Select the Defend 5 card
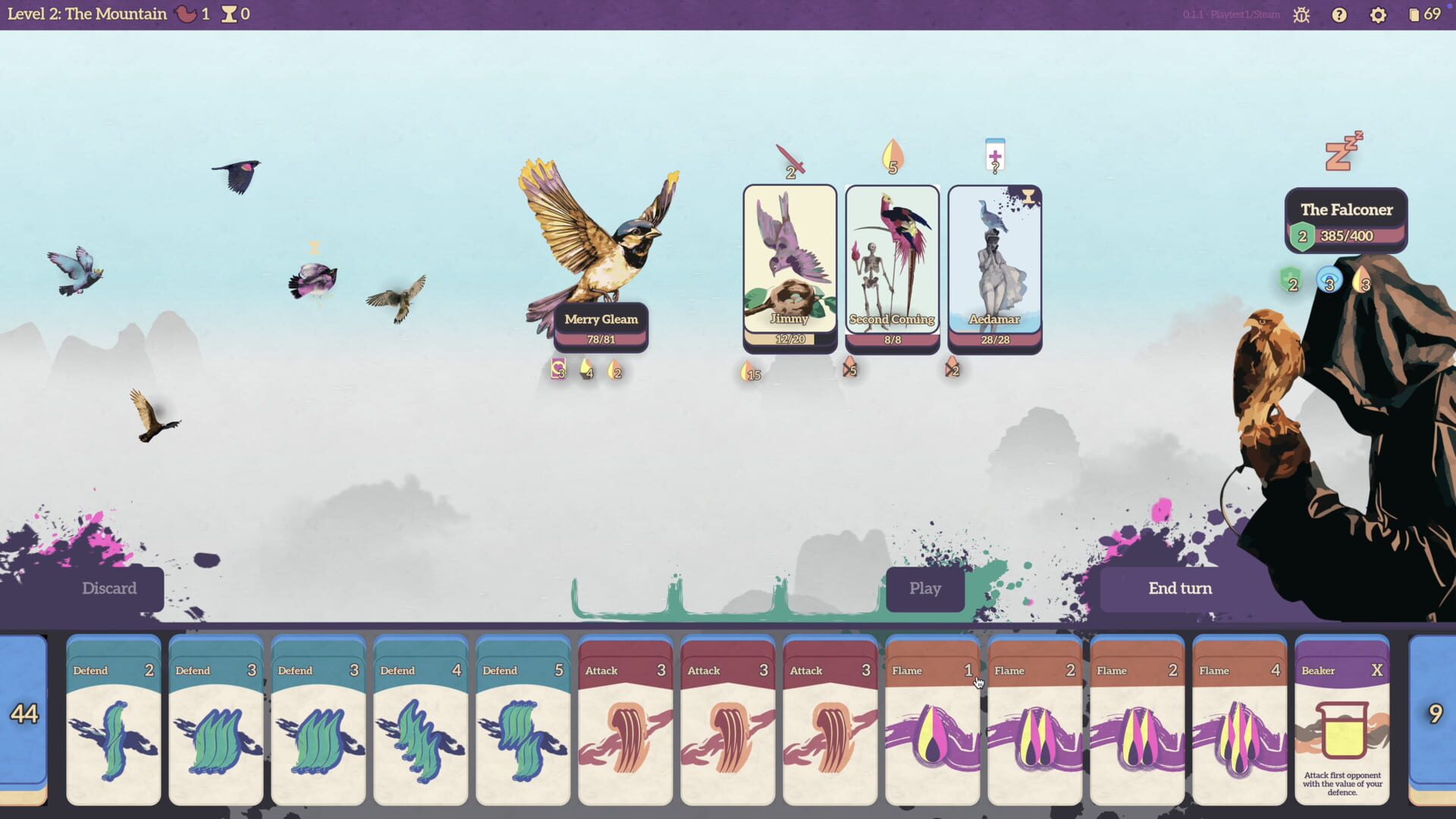This screenshot has width=1456, height=819. [522, 720]
